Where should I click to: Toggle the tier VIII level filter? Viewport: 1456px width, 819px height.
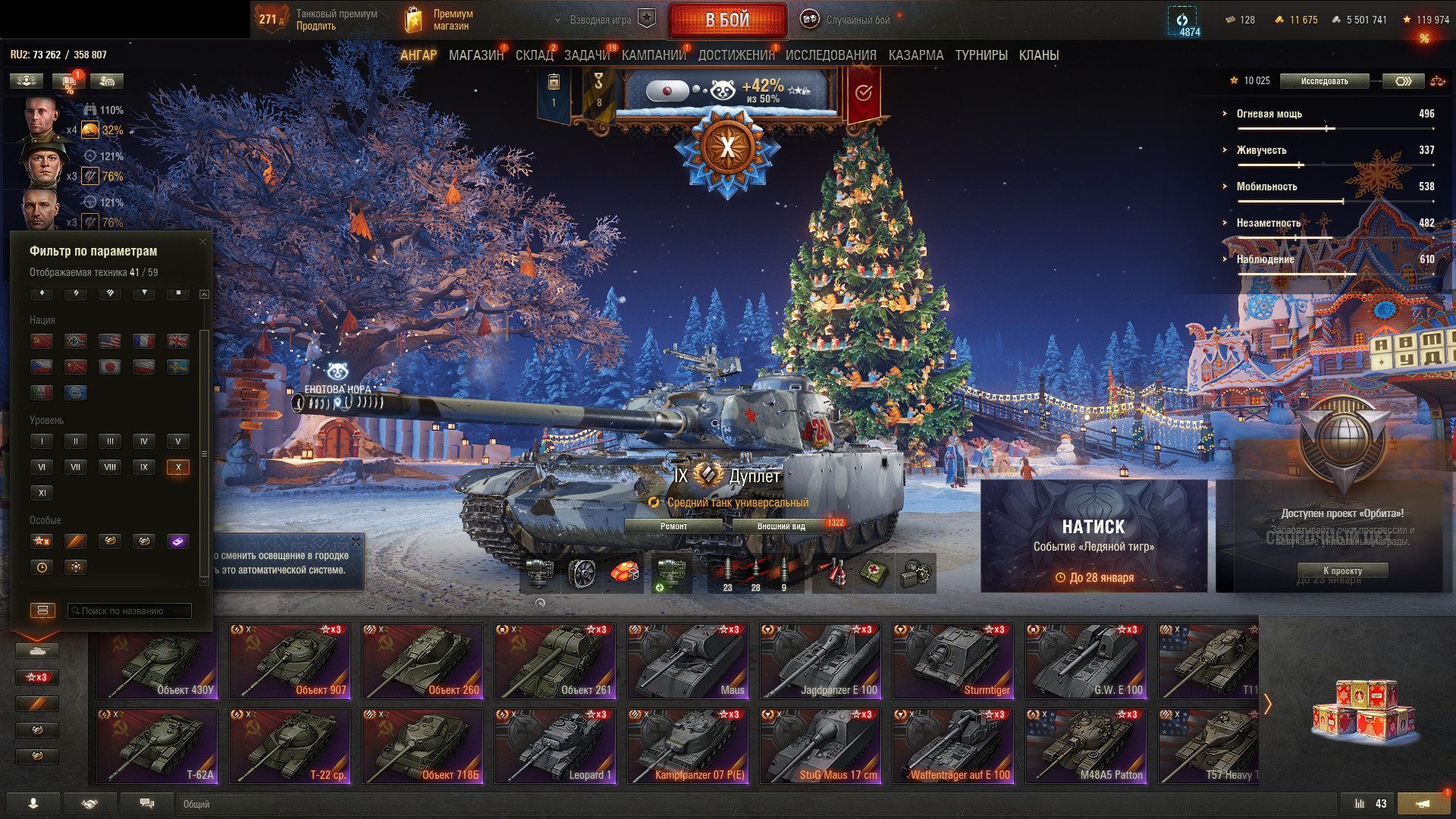coord(110,467)
